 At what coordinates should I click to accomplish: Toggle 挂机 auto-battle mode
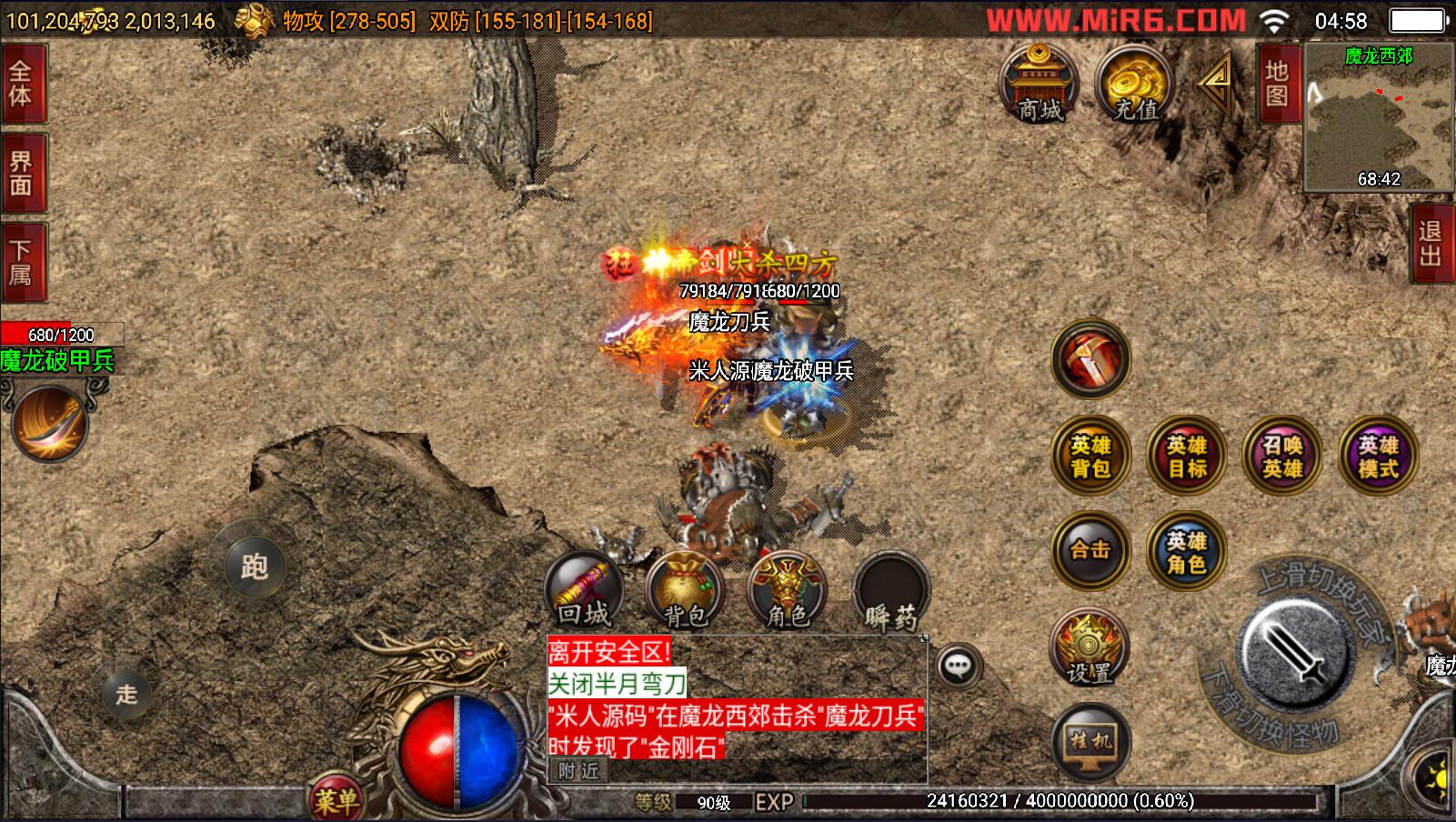point(1089,742)
